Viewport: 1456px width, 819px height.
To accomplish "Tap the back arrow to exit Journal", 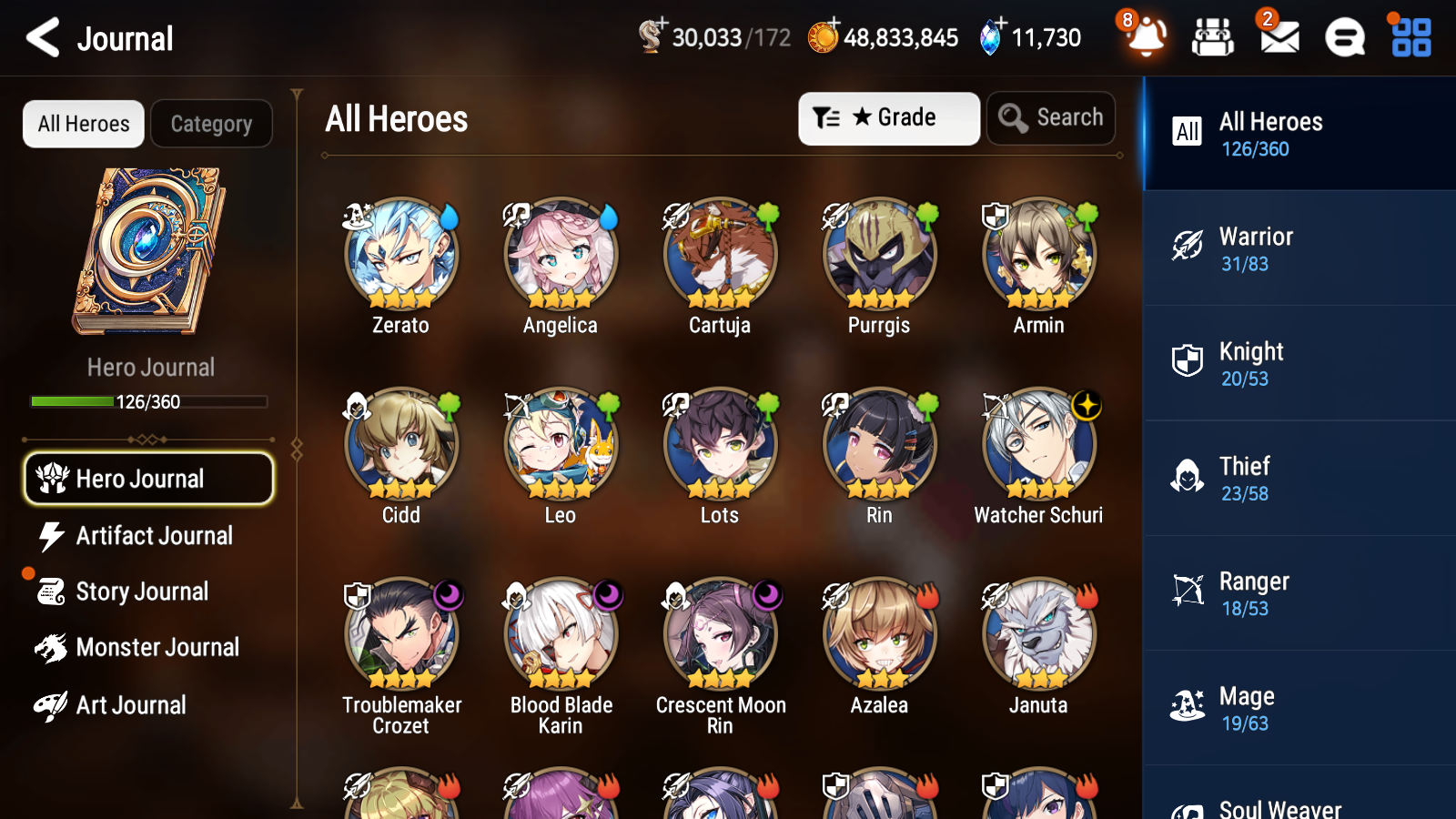I will (41, 37).
